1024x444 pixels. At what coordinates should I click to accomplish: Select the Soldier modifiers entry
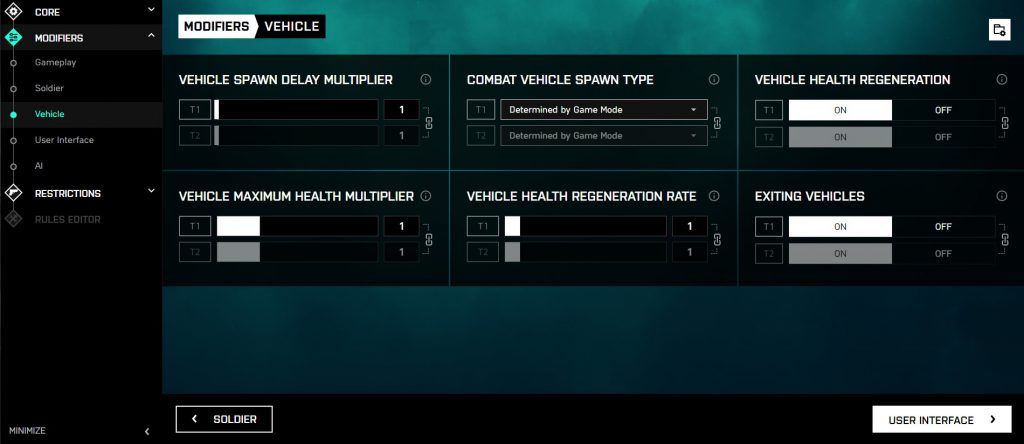click(49, 88)
